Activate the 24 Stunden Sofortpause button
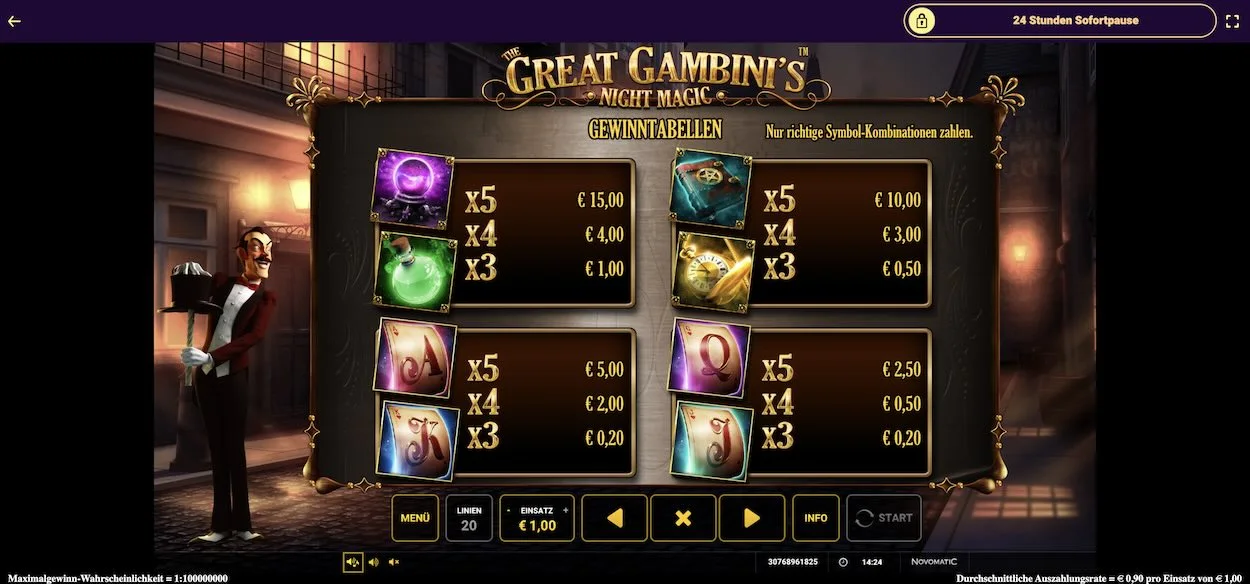This screenshot has width=1250, height=584. pos(1060,20)
